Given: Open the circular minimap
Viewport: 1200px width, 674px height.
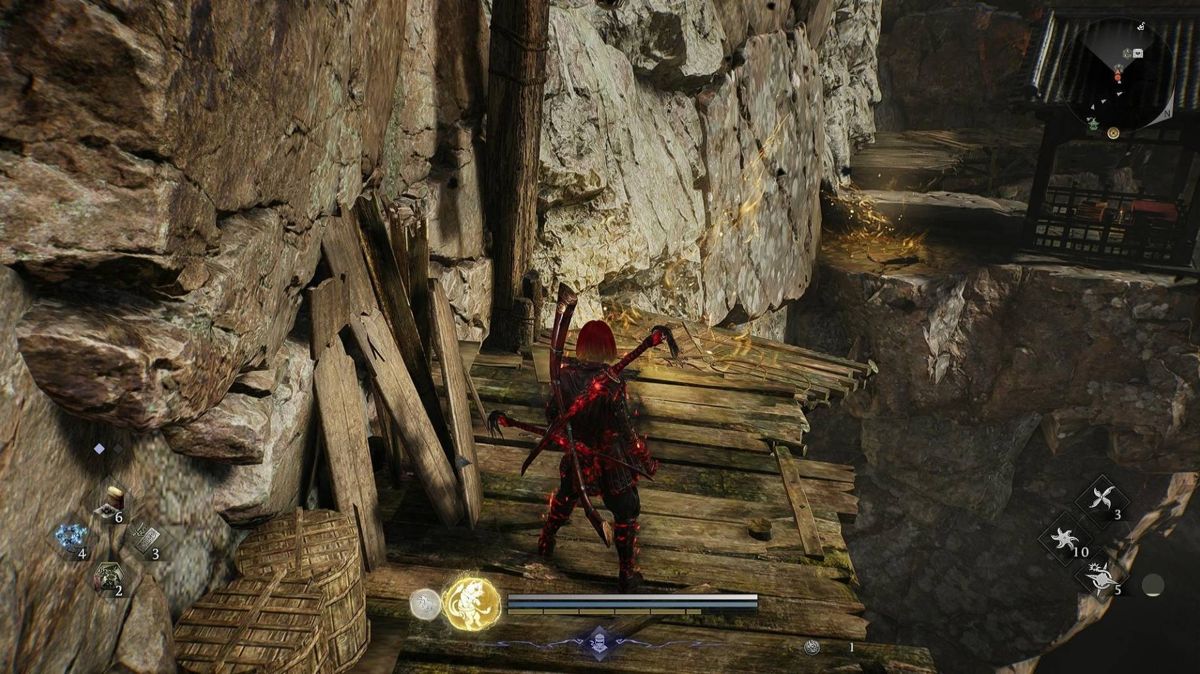Looking at the screenshot, I should pos(1118,79).
